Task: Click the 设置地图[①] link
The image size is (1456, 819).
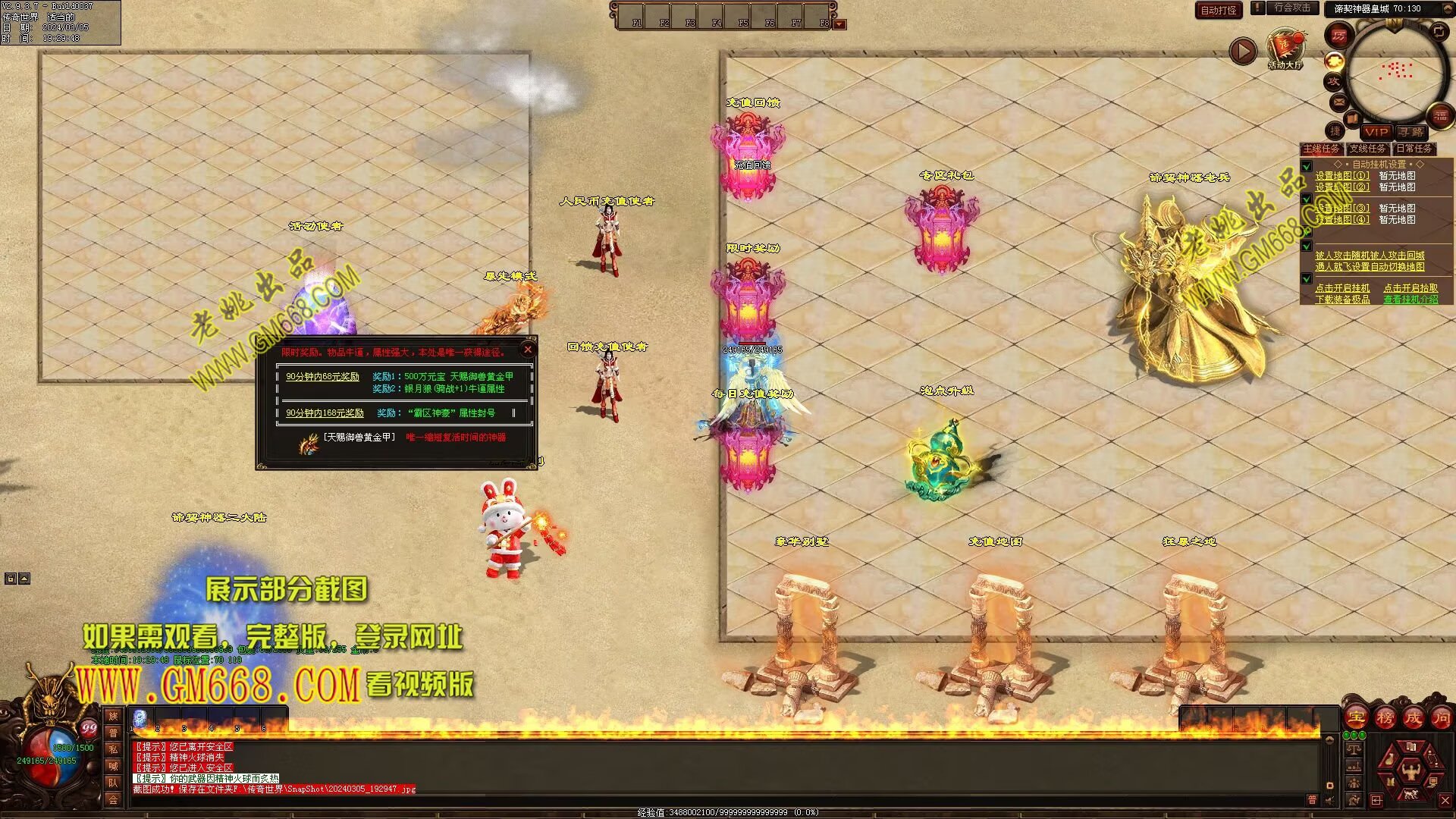Action: coord(1341,176)
